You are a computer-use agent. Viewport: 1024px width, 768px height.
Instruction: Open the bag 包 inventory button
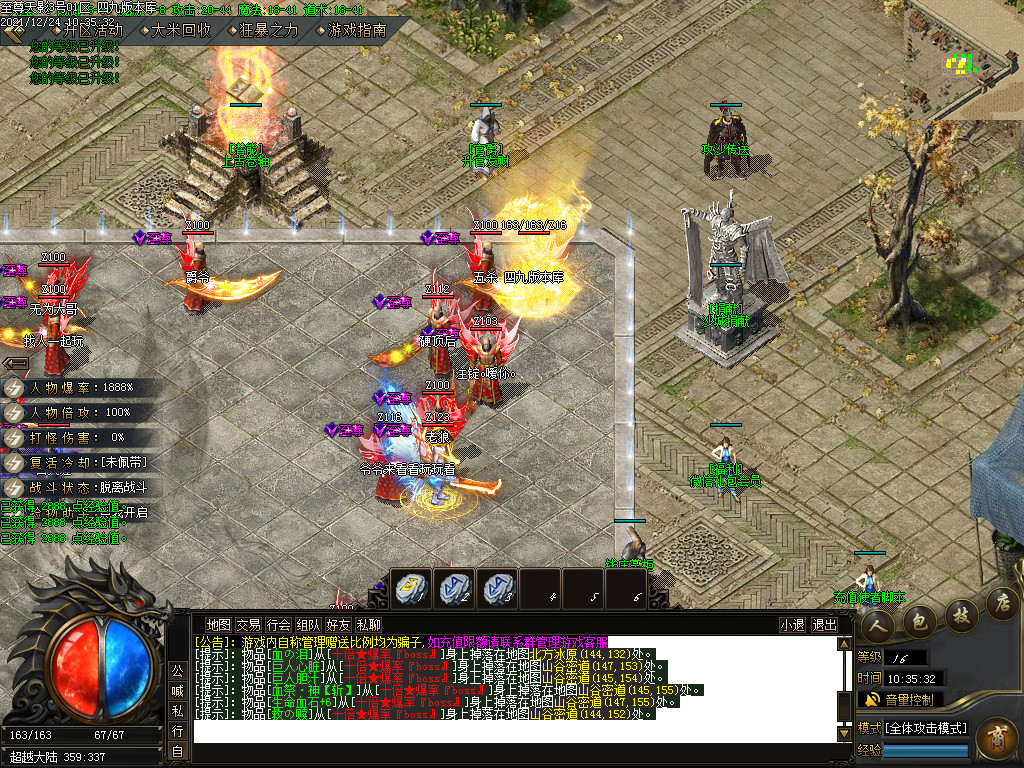[x=919, y=622]
